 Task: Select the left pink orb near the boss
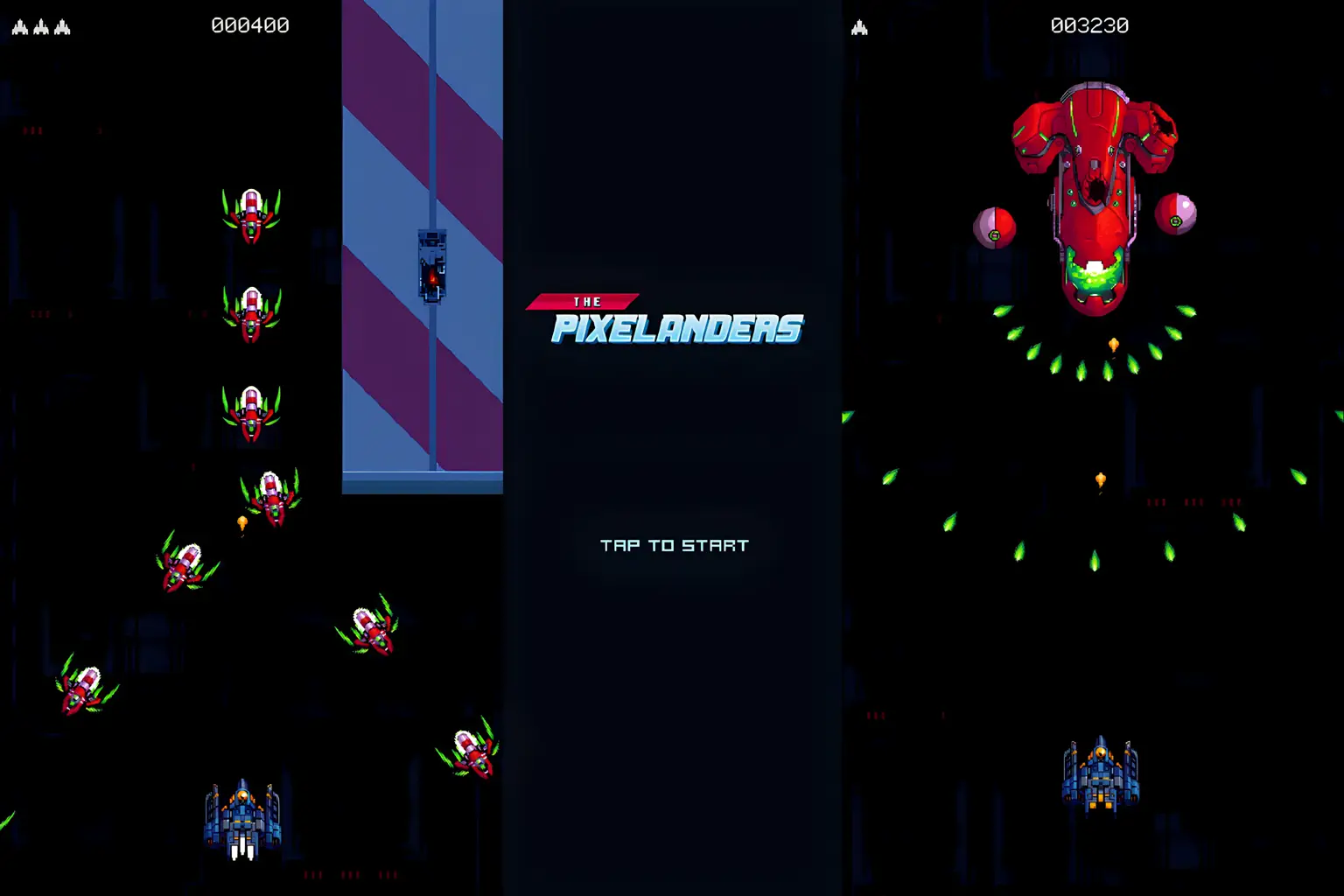[994, 229]
